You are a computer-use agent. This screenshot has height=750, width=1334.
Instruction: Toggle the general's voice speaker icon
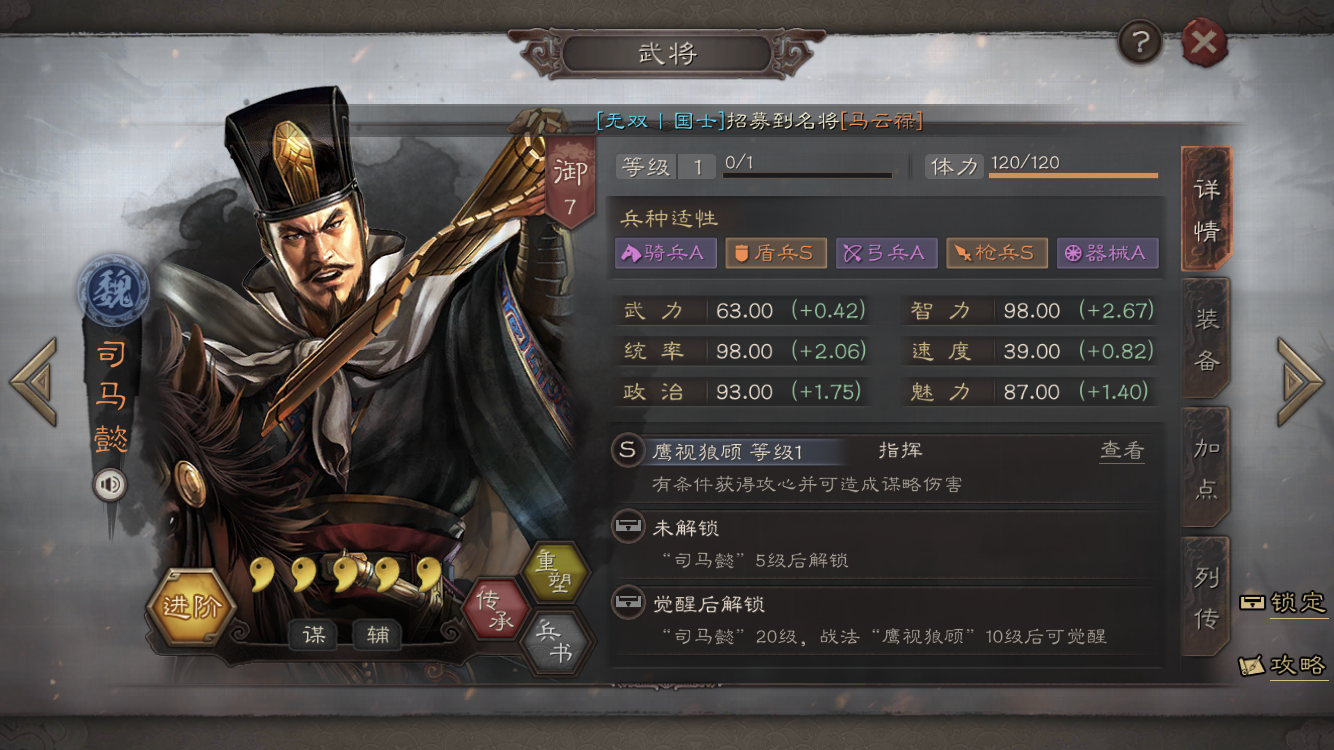pos(109,484)
